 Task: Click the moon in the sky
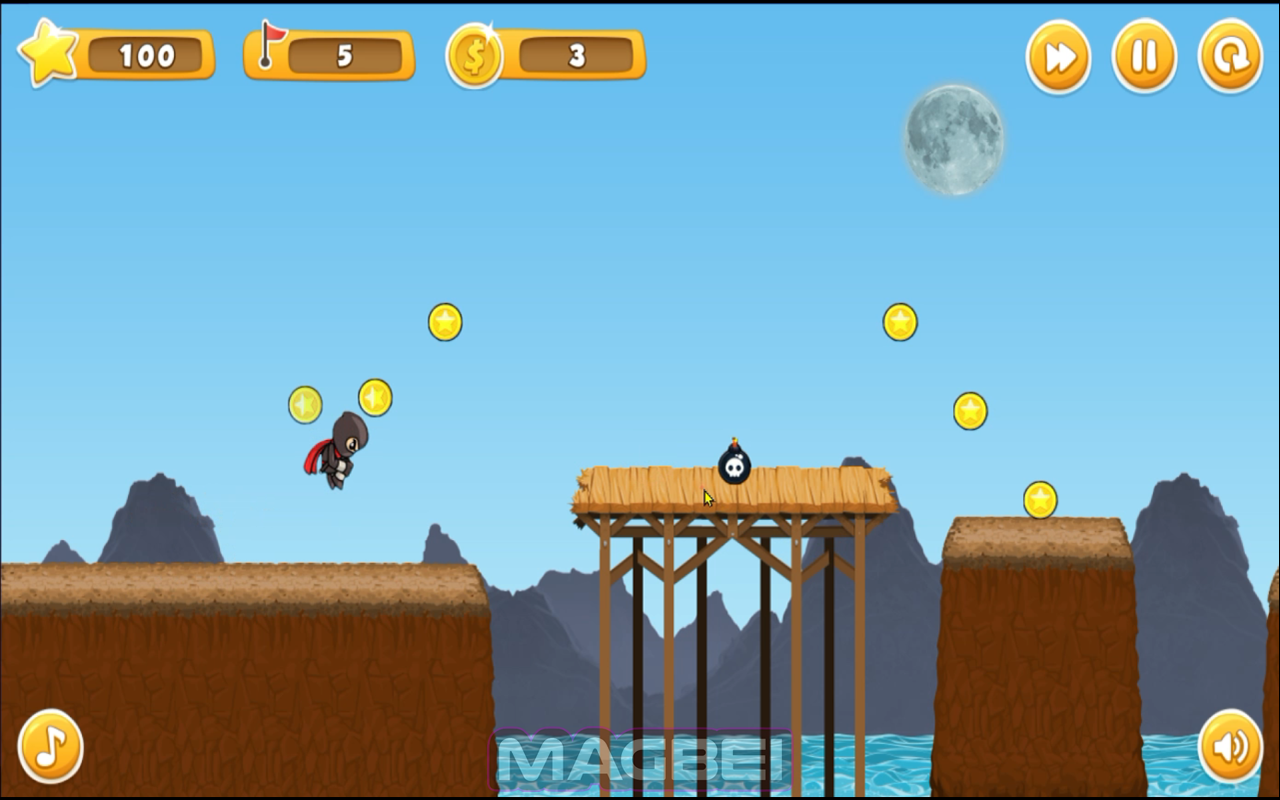[x=953, y=140]
